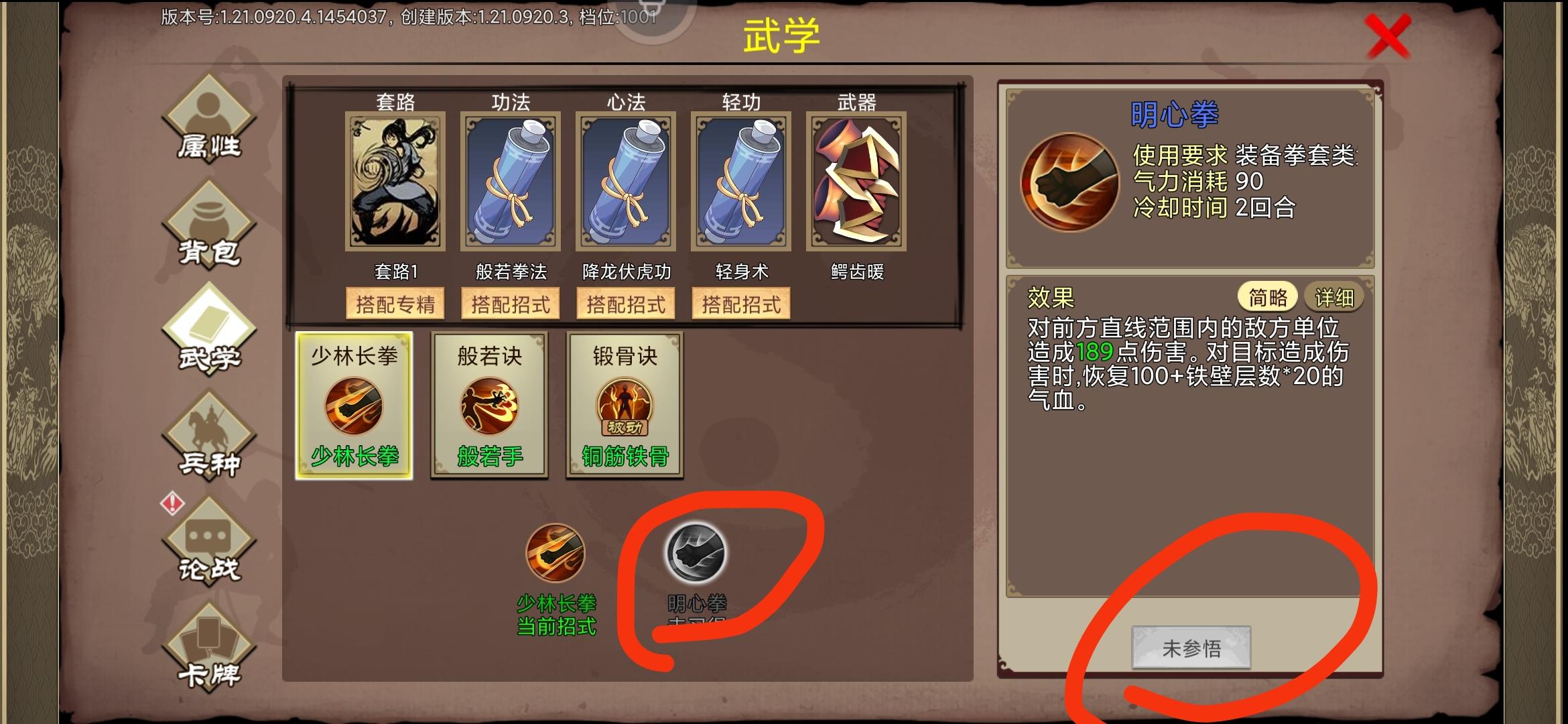Screen dimensions: 1568x724
Task: Toggle selection of the 锻骨诀 铜筋铁骨 card
Action: [625, 406]
